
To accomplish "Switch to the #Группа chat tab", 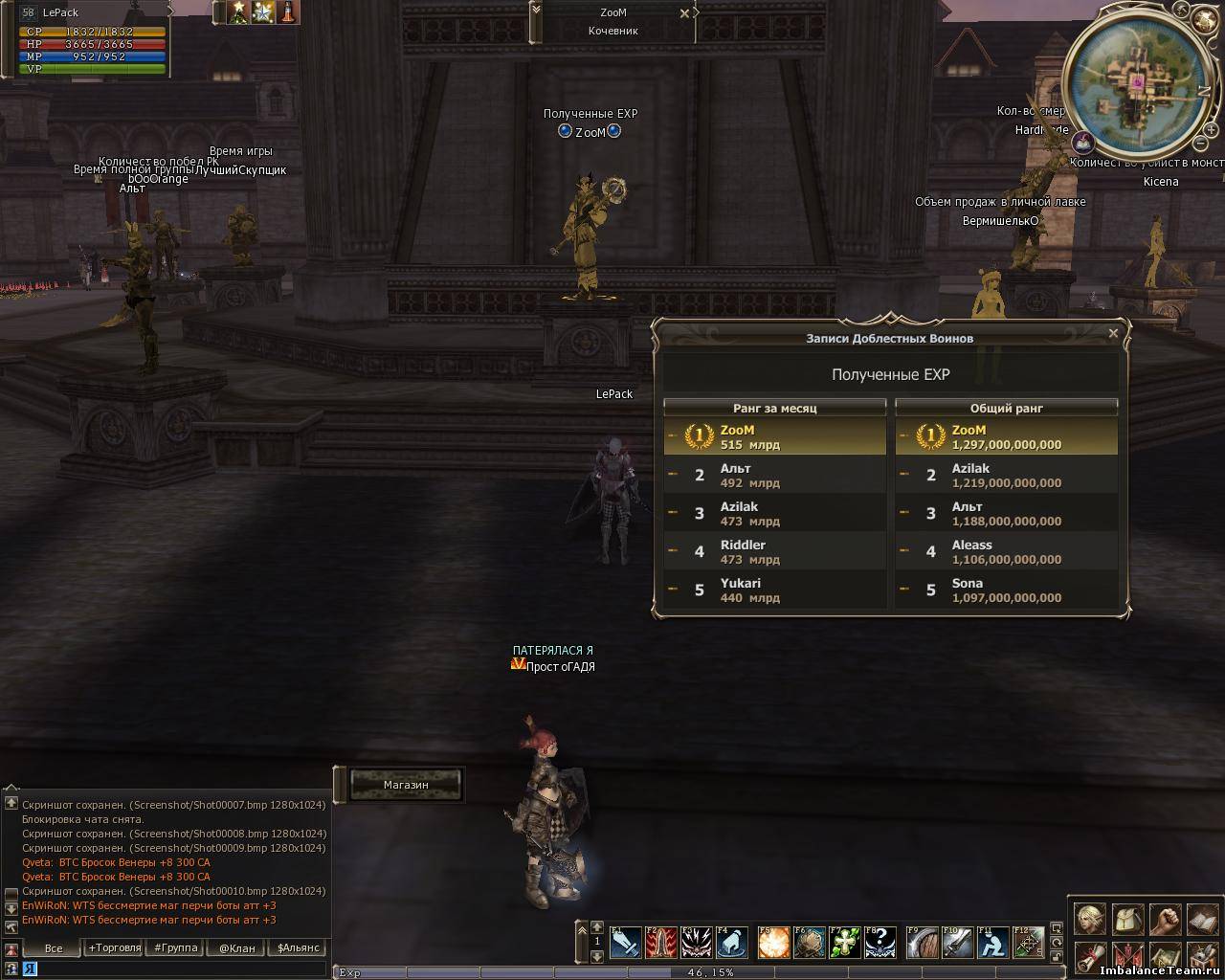I will (x=173, y=948).
